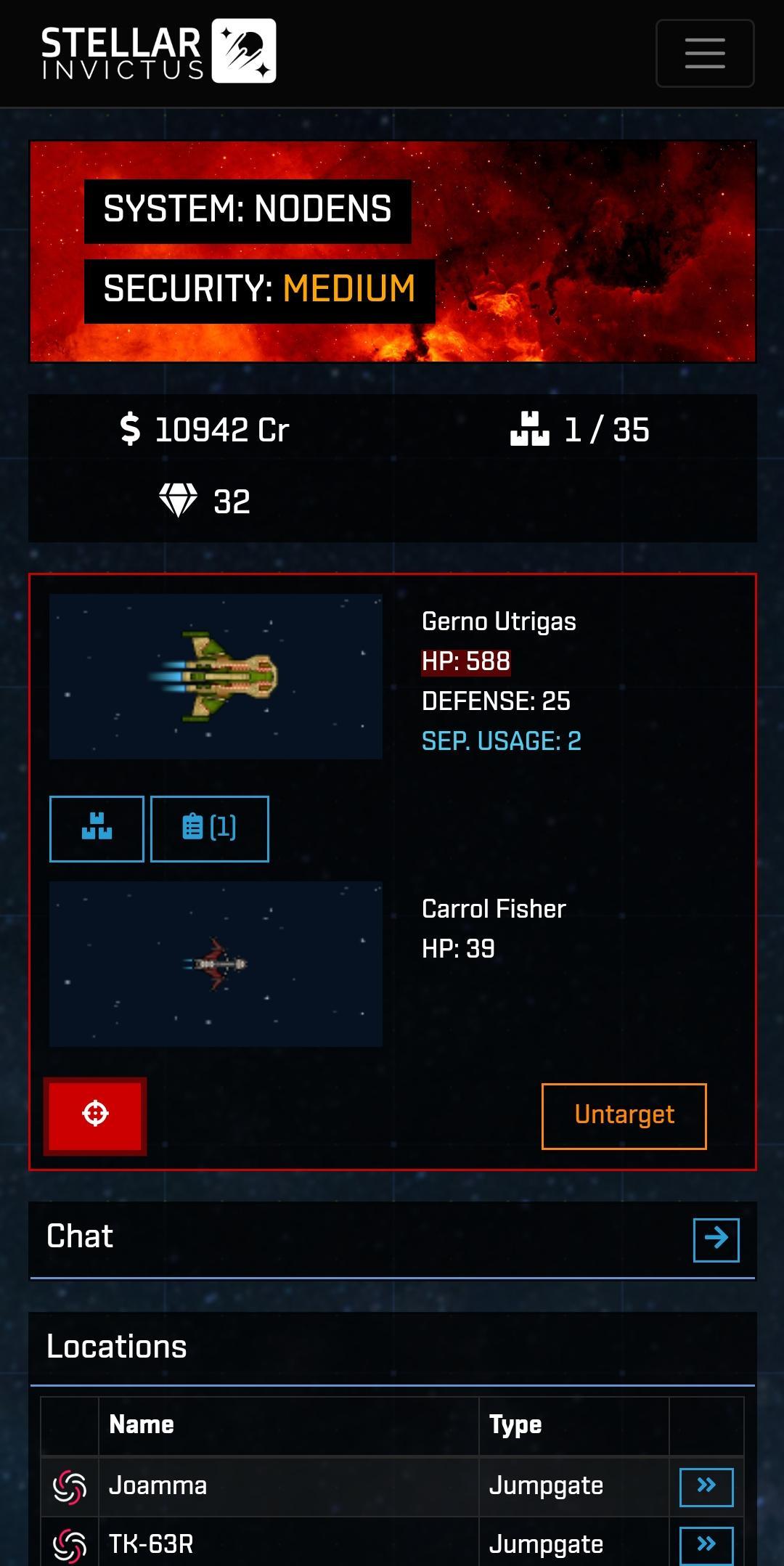
Task: Fire at target with red crosshair button
Action: pos(95,1115)
